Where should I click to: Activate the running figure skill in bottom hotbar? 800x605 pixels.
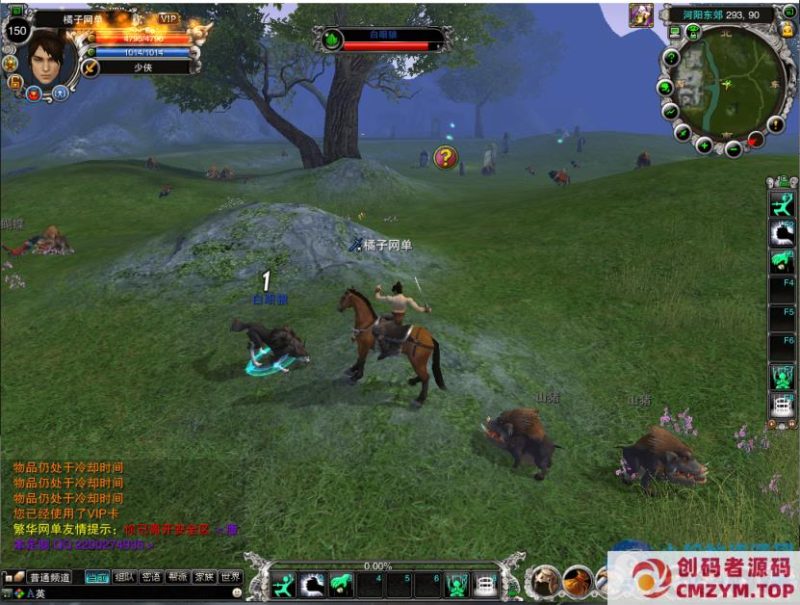pyautogui.click(x=284, y=582)
